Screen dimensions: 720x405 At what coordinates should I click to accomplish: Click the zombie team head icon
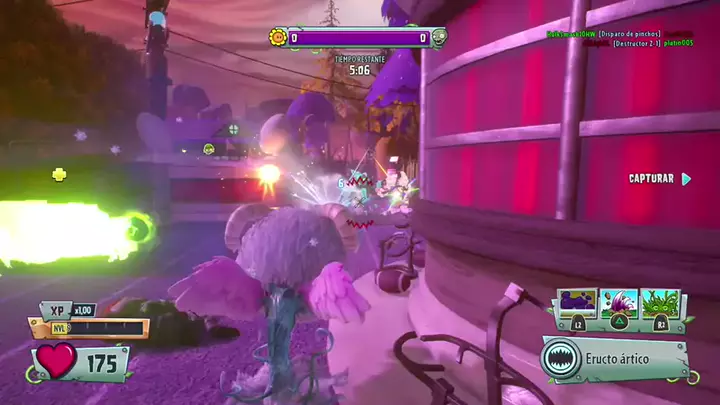point(439,38)
